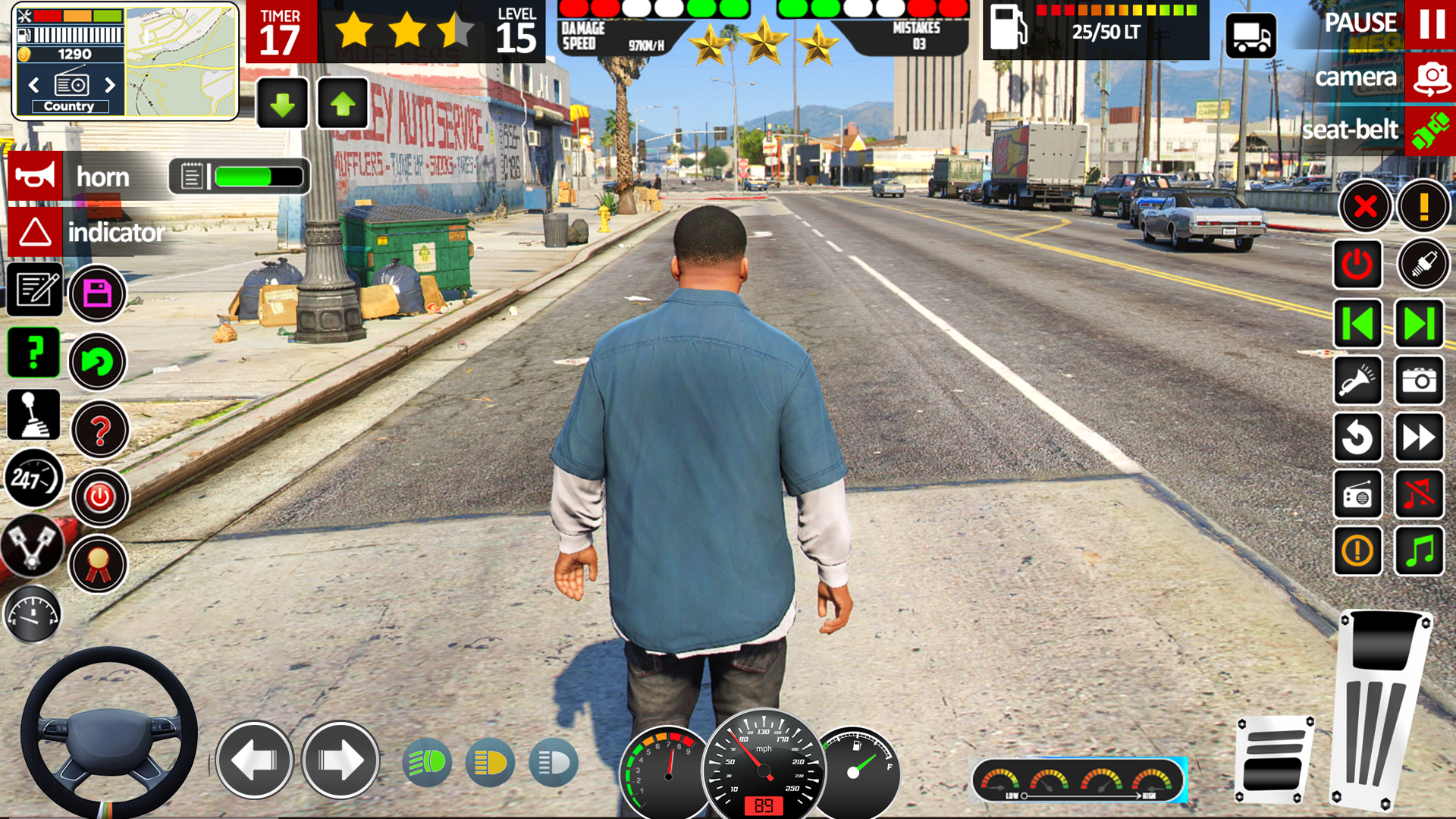The height and width of the screenshot is (819, 1456).
Task: Tap the V-engine pistons repair icon
Action: pos(33,548)
